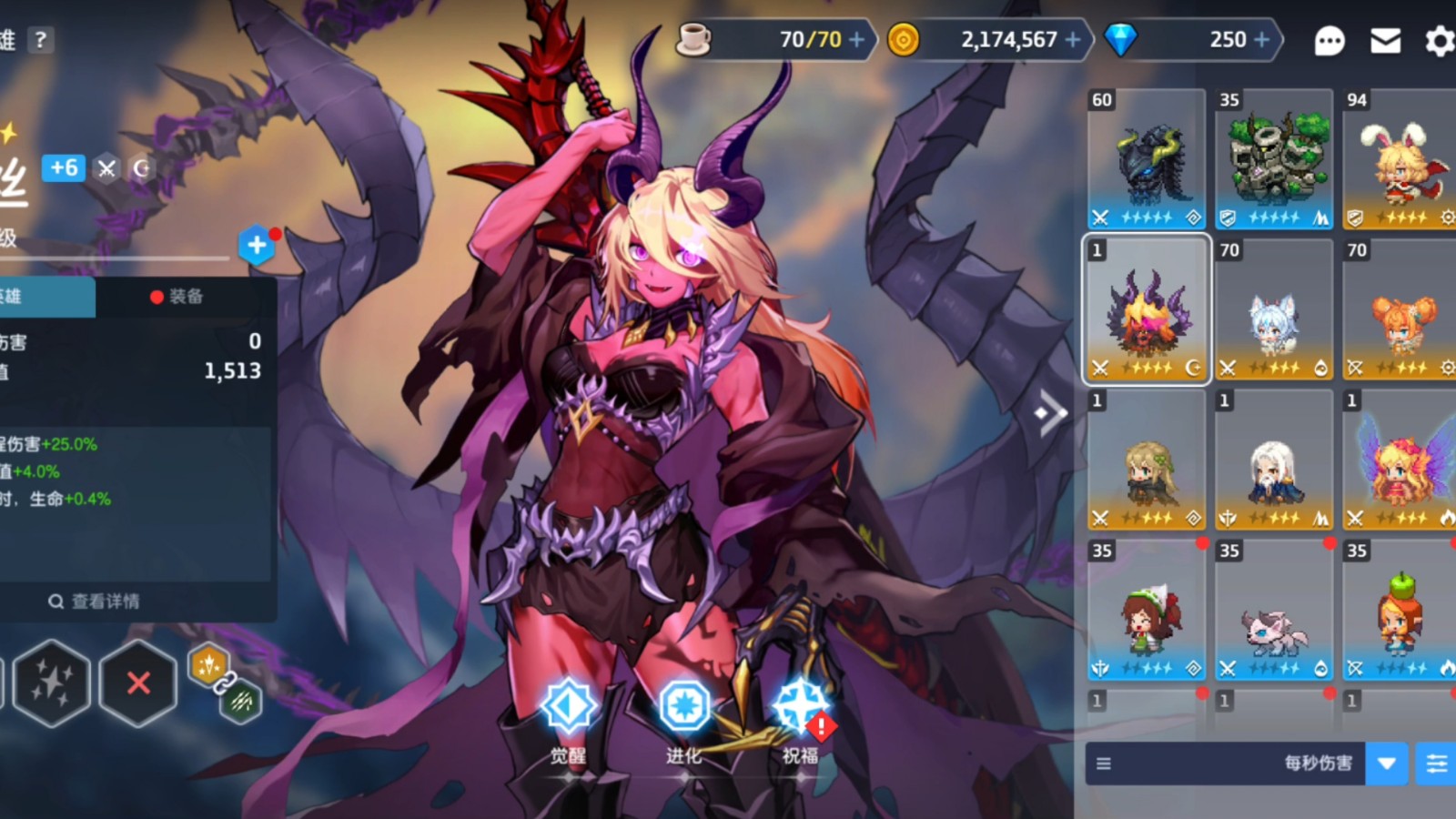Click the blue plus hexagon button
The width and height of the screenshot is (1456, 819).
257,245
